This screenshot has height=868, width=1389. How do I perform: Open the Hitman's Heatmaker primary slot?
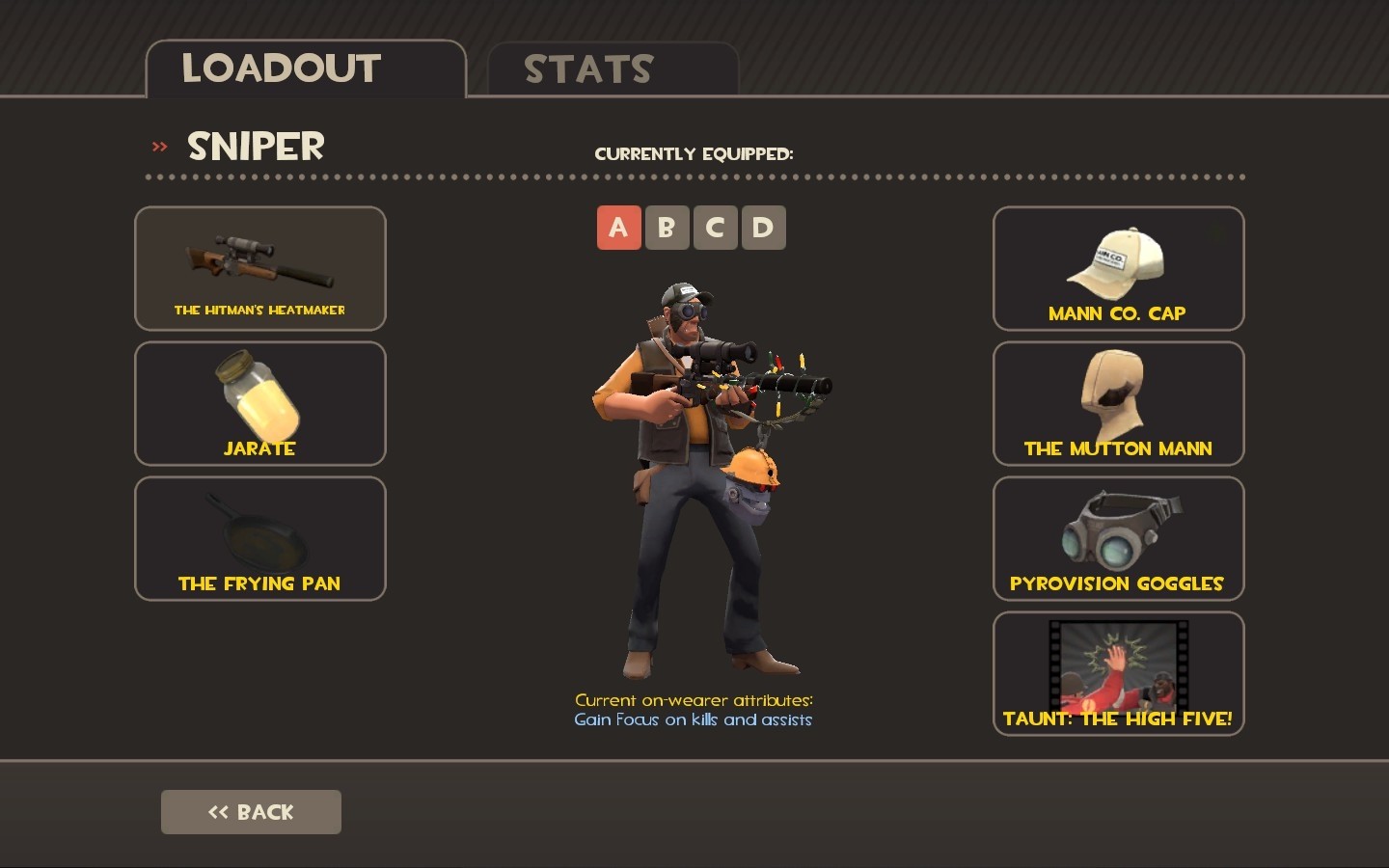point(259,269)
